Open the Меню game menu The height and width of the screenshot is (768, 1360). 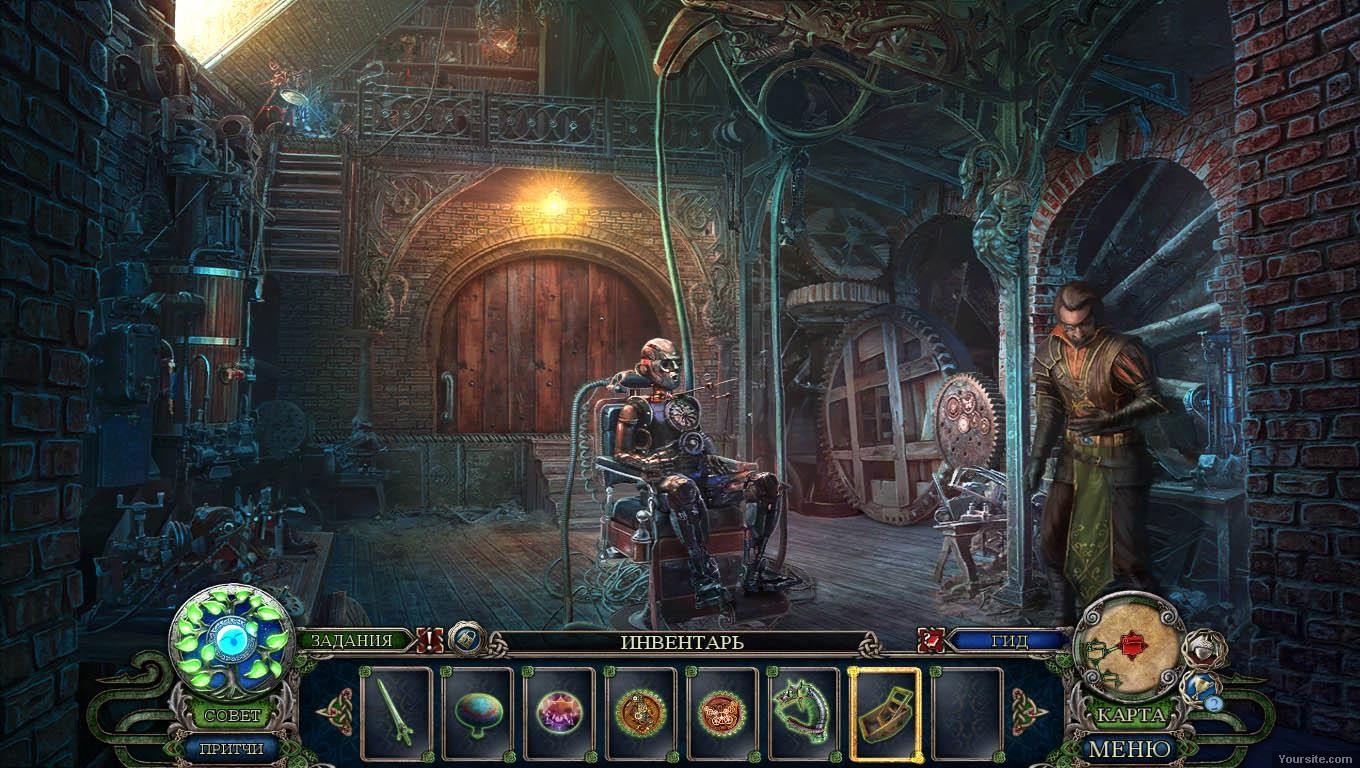1129,748
